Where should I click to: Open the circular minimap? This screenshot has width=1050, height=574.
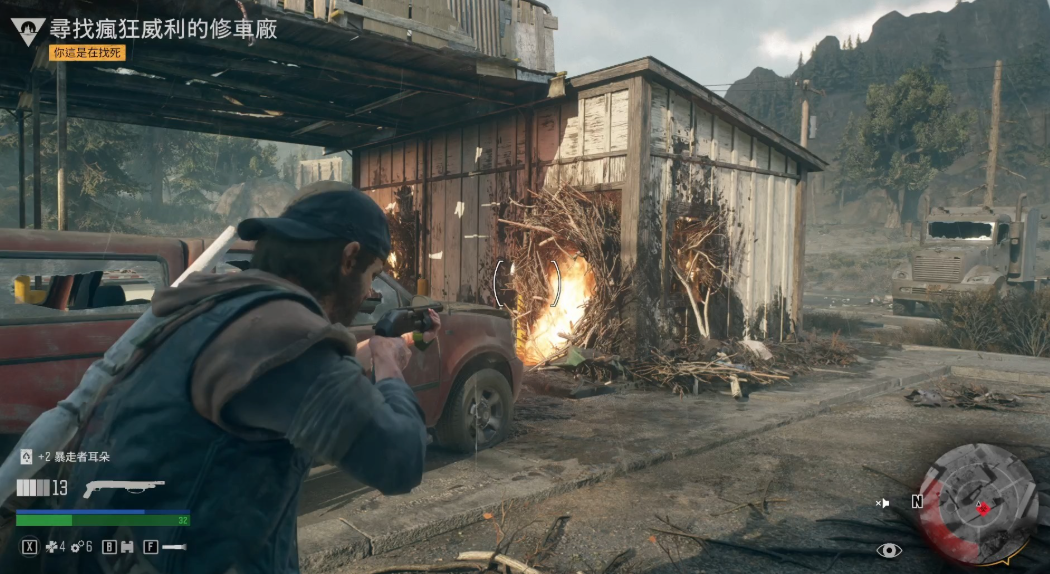pos(977,503)
